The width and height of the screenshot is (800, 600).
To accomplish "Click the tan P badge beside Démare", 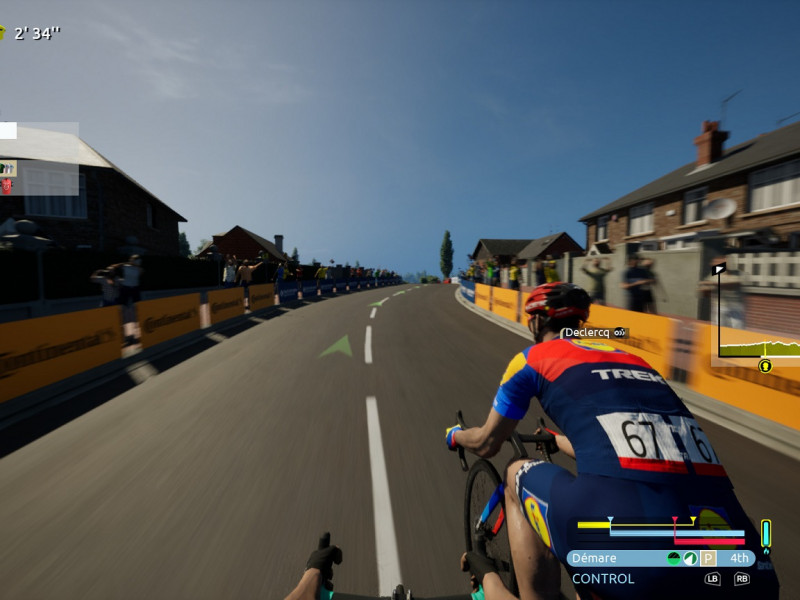I will click(708, 558).
